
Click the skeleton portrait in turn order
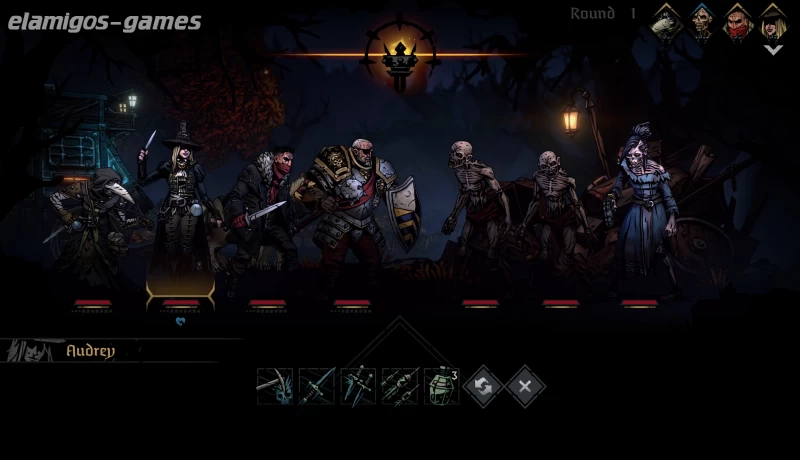pyautogui.click(x=702, y=21)
